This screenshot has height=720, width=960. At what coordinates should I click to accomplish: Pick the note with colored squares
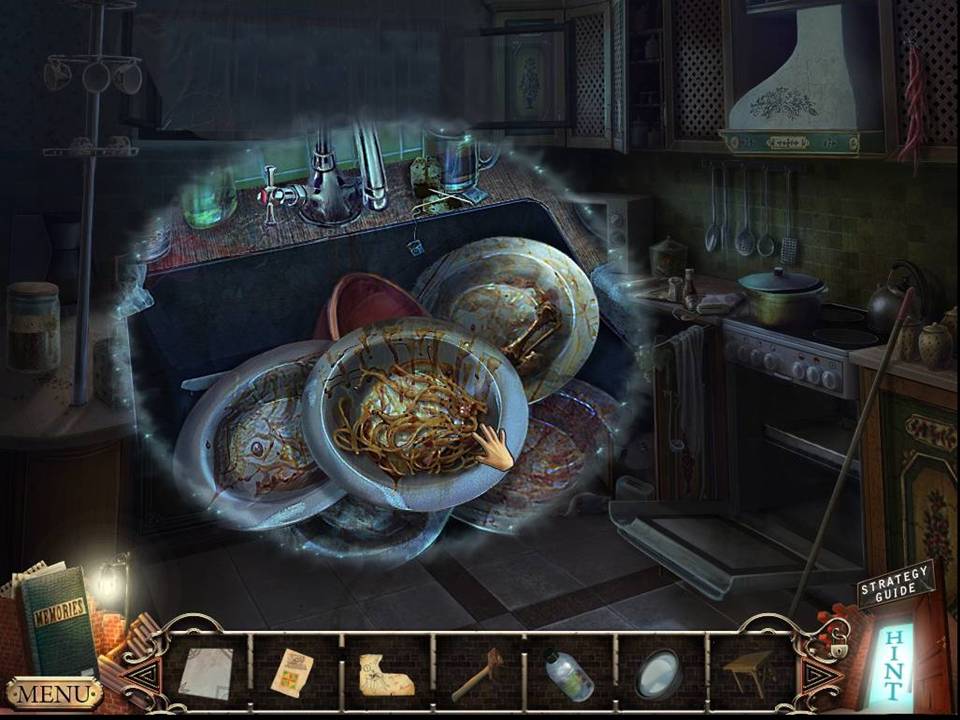292,672
